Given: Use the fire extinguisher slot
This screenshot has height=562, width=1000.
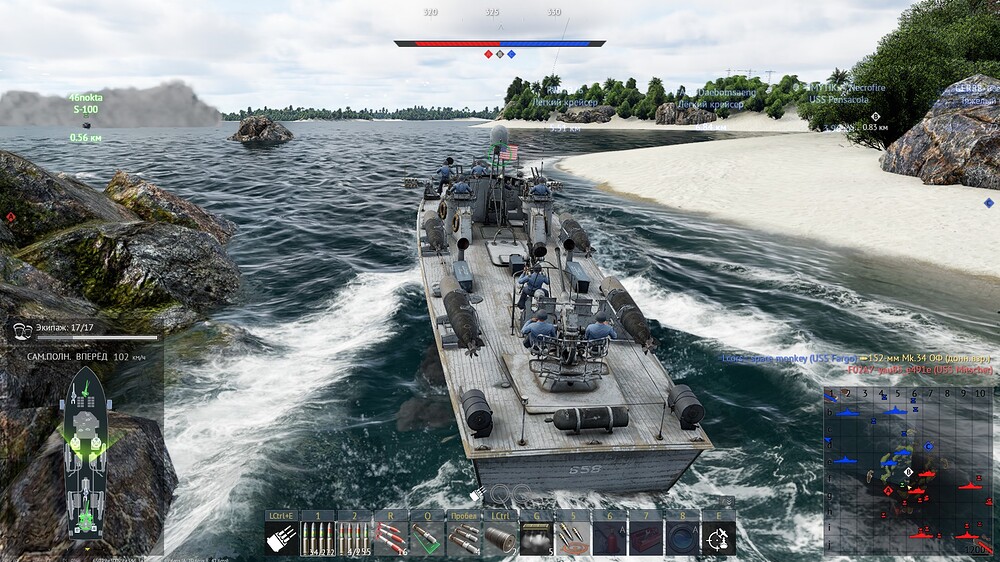Looking at the screenshot, I should [609, 538].
